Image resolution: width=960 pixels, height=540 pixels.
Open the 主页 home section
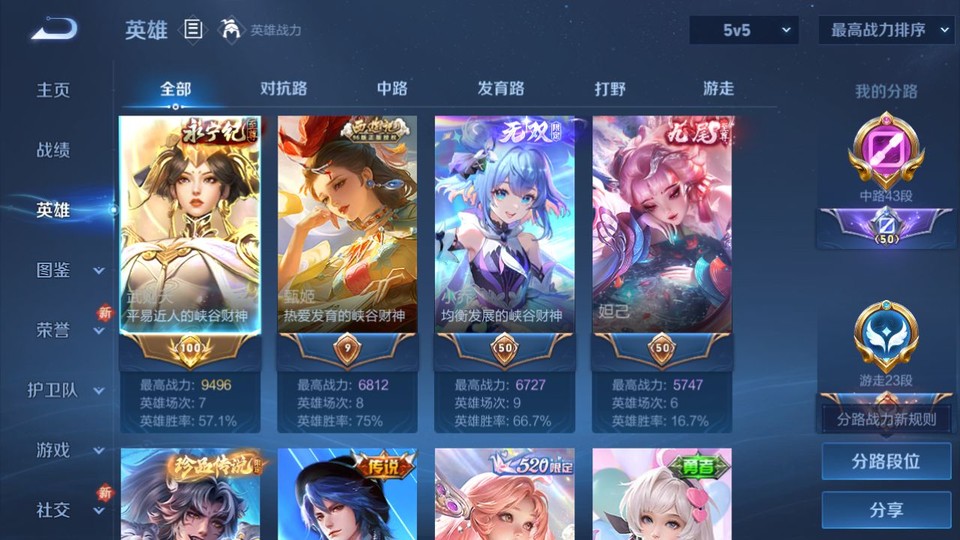54,90
